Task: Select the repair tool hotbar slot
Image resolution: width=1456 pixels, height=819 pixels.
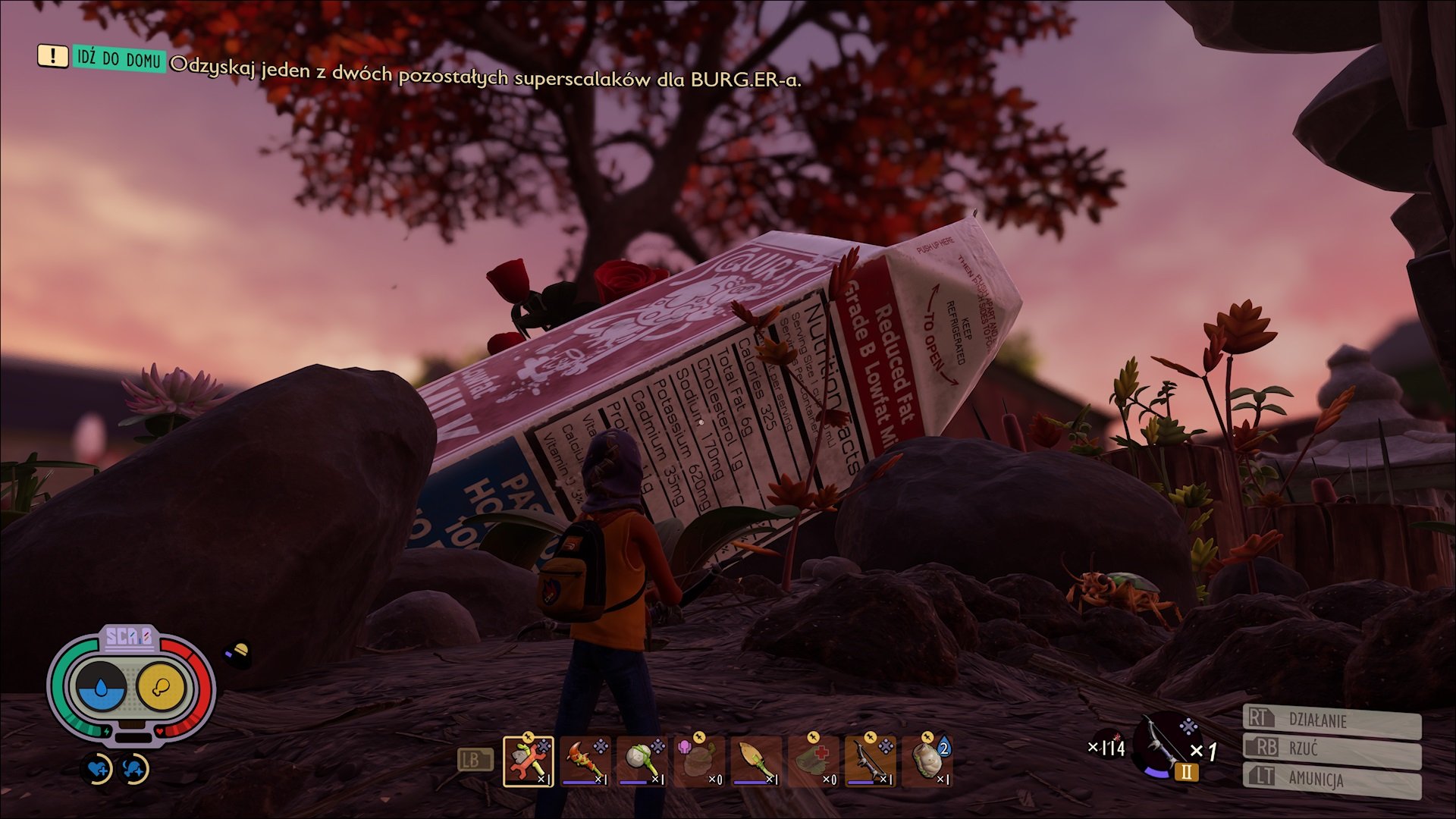Action: (529, 761)
